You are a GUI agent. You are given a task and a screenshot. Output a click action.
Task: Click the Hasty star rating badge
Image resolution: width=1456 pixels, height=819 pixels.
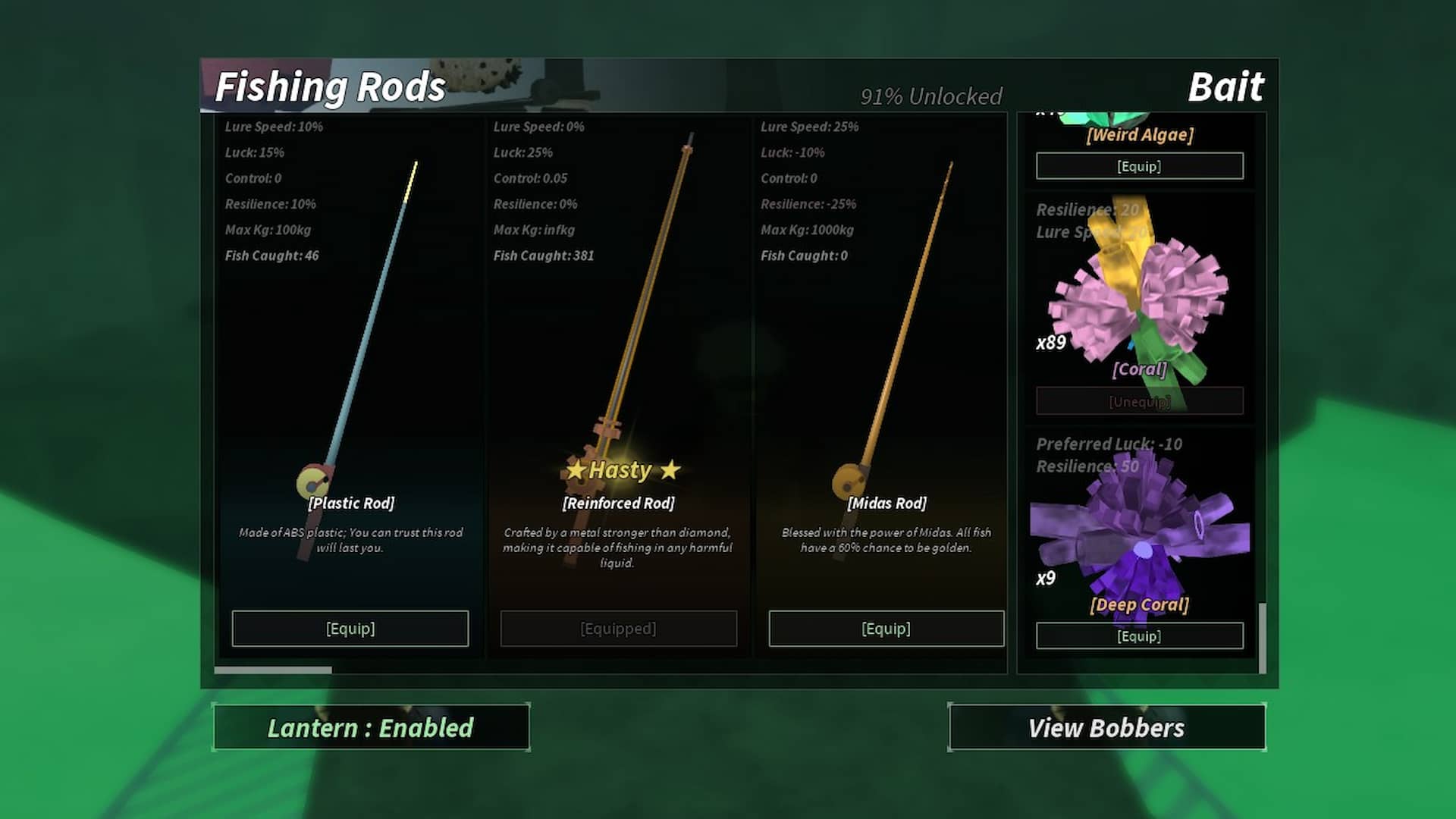619,470
